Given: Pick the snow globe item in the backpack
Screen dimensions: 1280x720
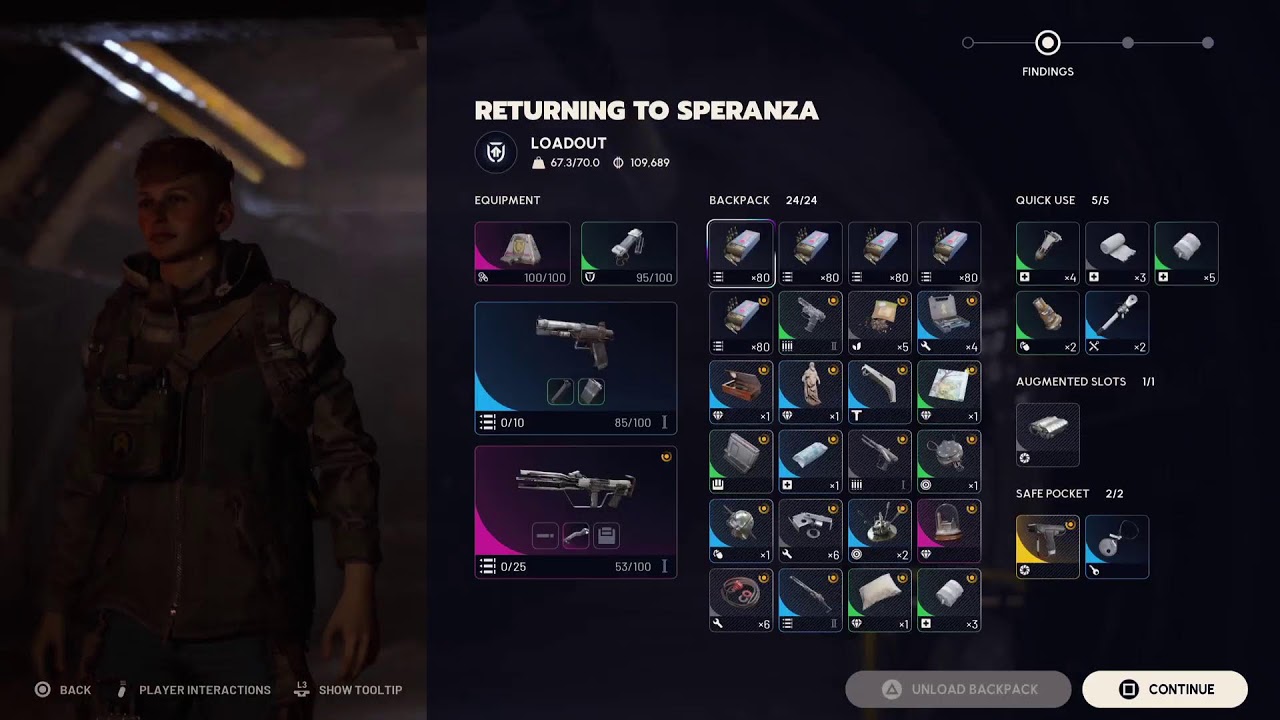Looking at the screenshot, I should pyautogui.click(x=949, y=531).
